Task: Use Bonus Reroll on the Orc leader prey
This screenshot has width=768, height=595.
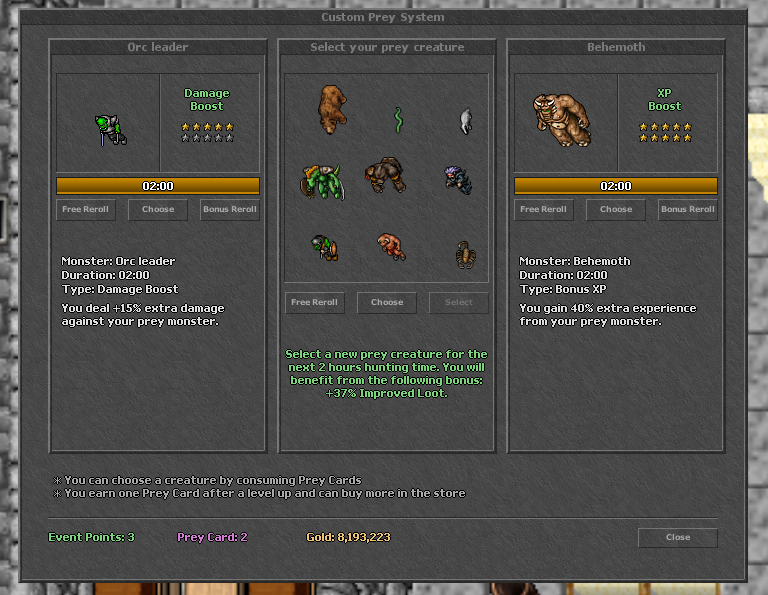Action: 230,209
